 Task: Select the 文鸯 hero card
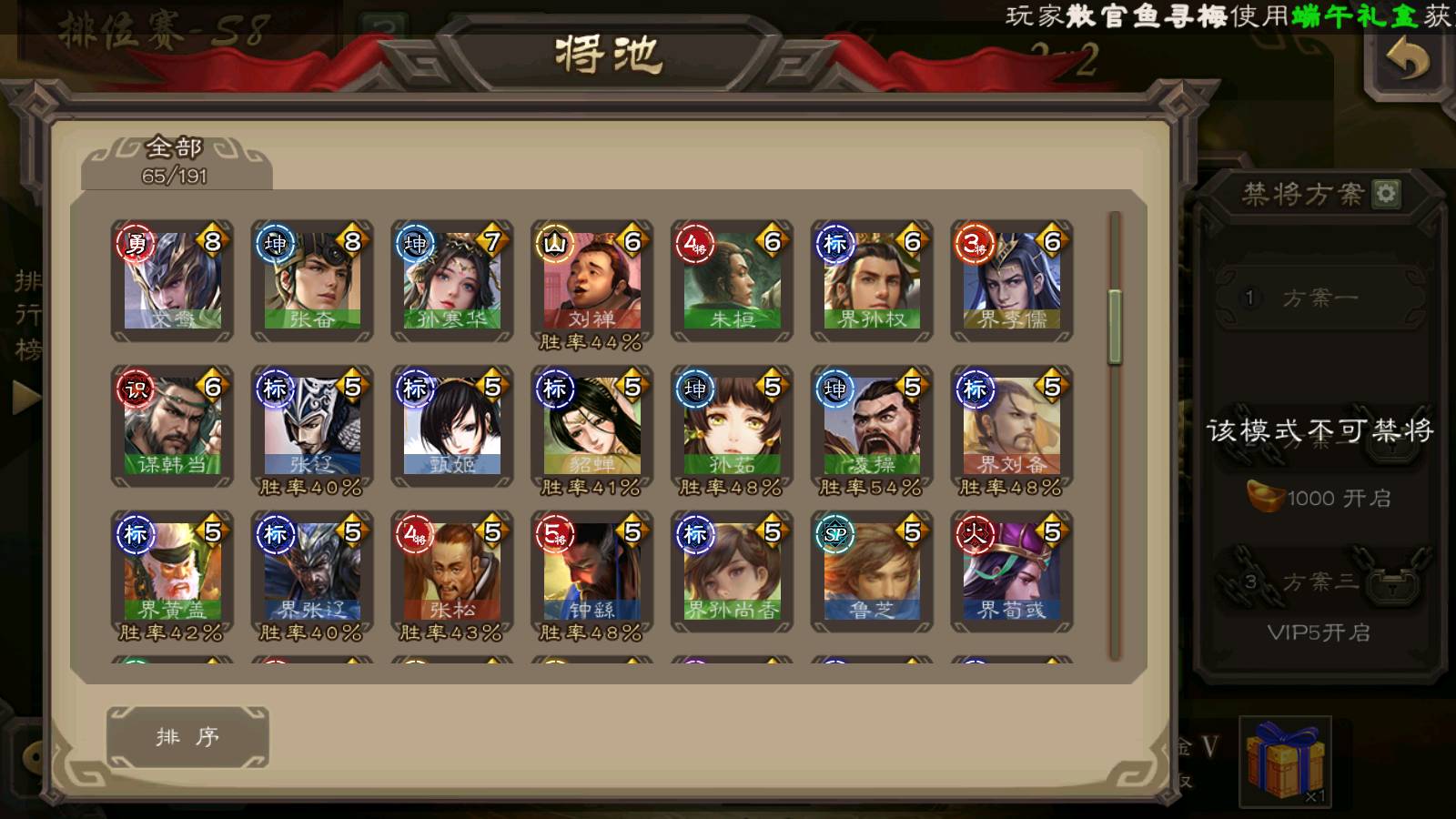[172, 281]
